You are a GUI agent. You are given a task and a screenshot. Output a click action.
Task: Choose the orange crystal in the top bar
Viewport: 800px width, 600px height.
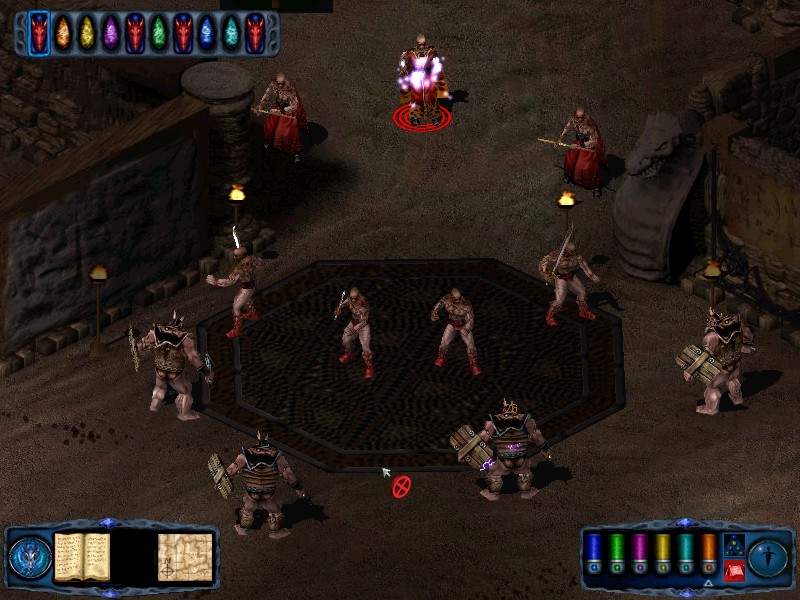point(63,33)
